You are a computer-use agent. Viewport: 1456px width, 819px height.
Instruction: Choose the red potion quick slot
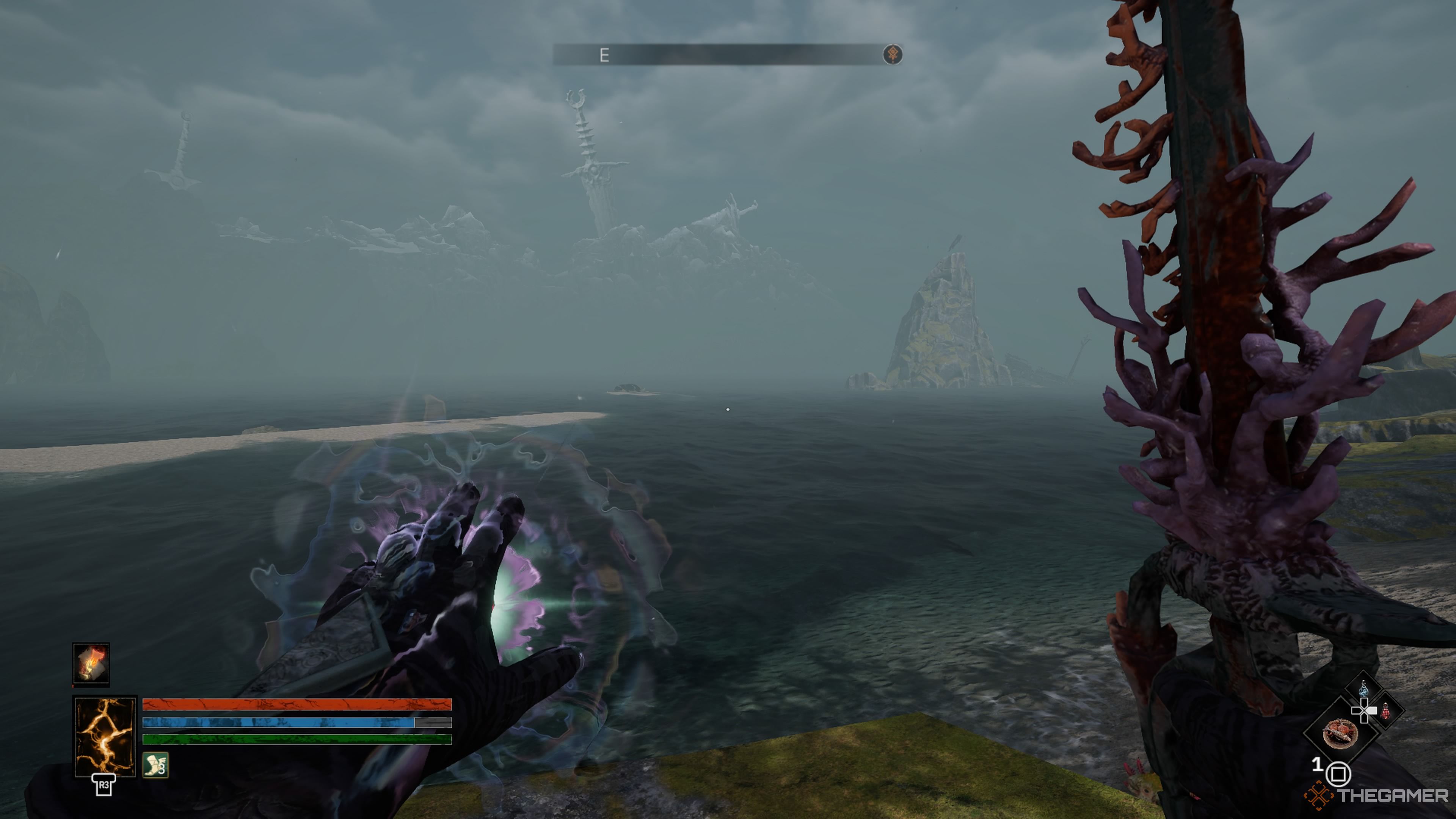pyautogui.click(x=1385, y=712)
